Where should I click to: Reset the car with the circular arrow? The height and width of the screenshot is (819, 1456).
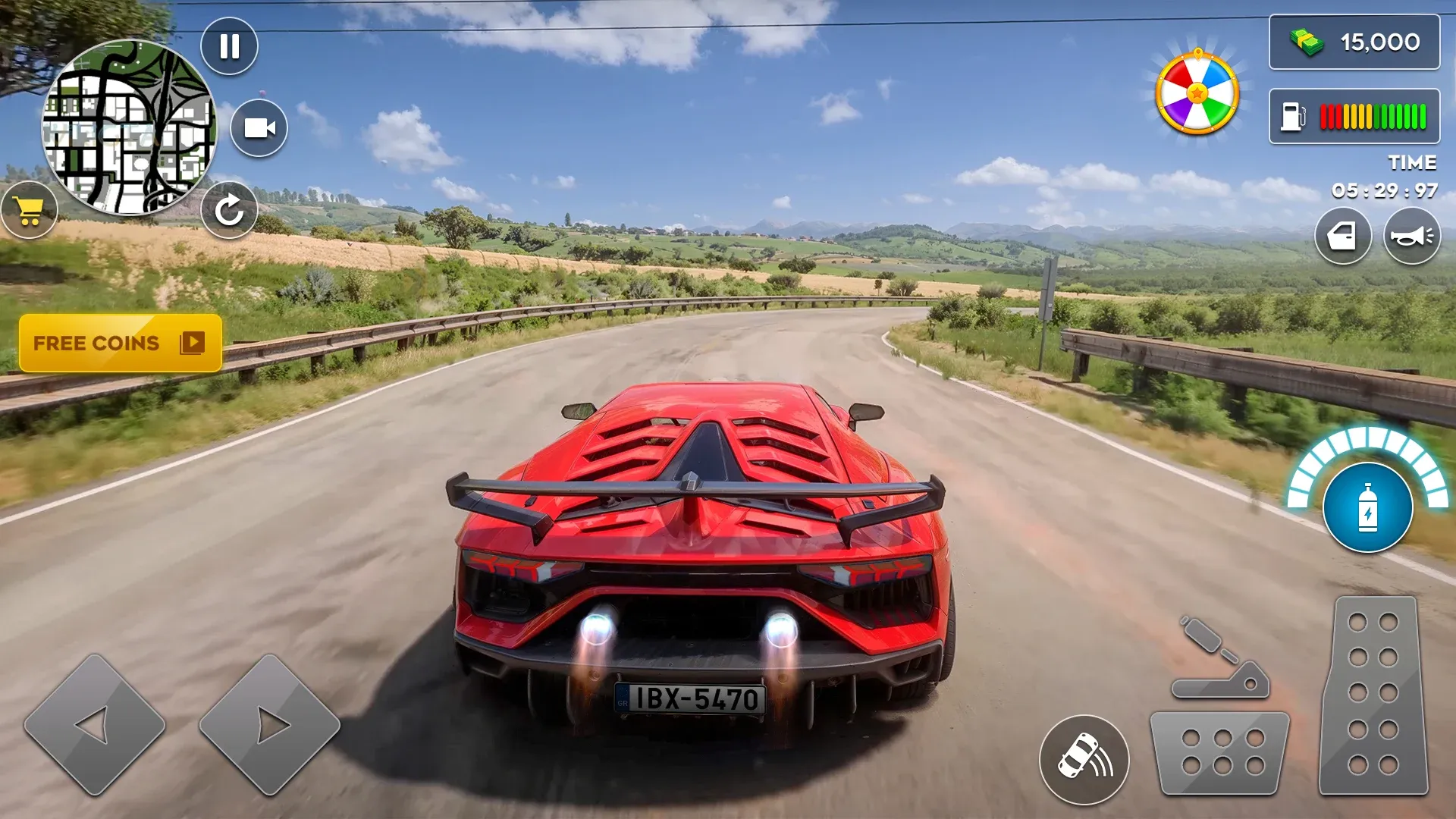click(229, 210)
